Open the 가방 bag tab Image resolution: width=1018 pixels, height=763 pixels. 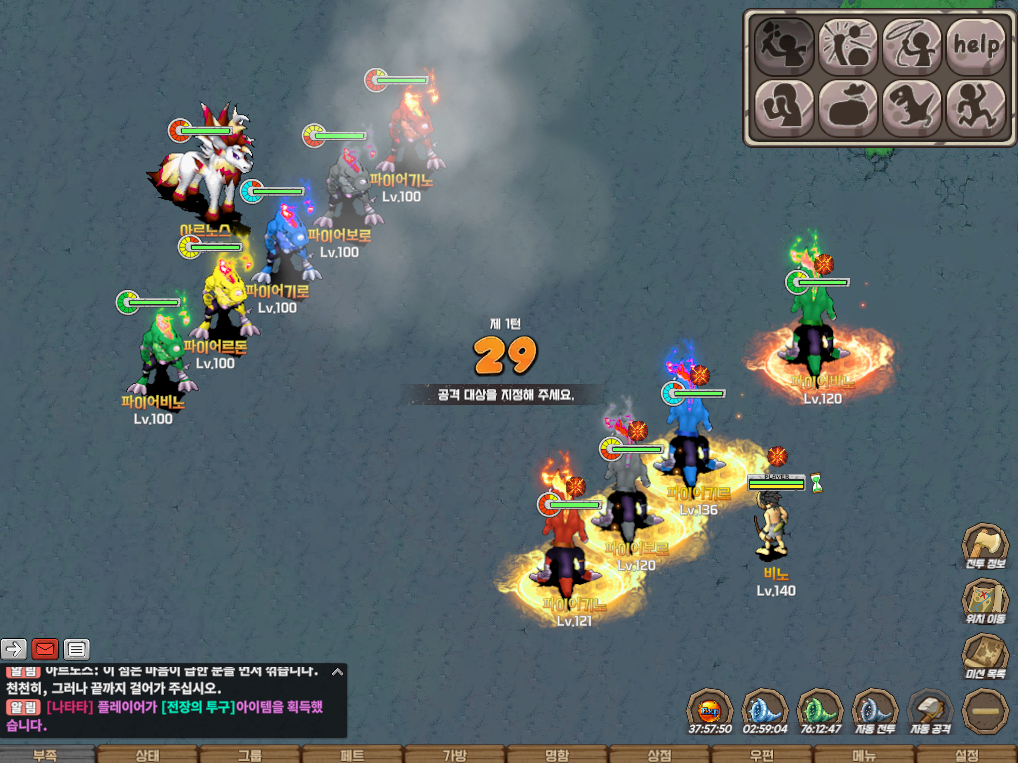tap(454, 755)
